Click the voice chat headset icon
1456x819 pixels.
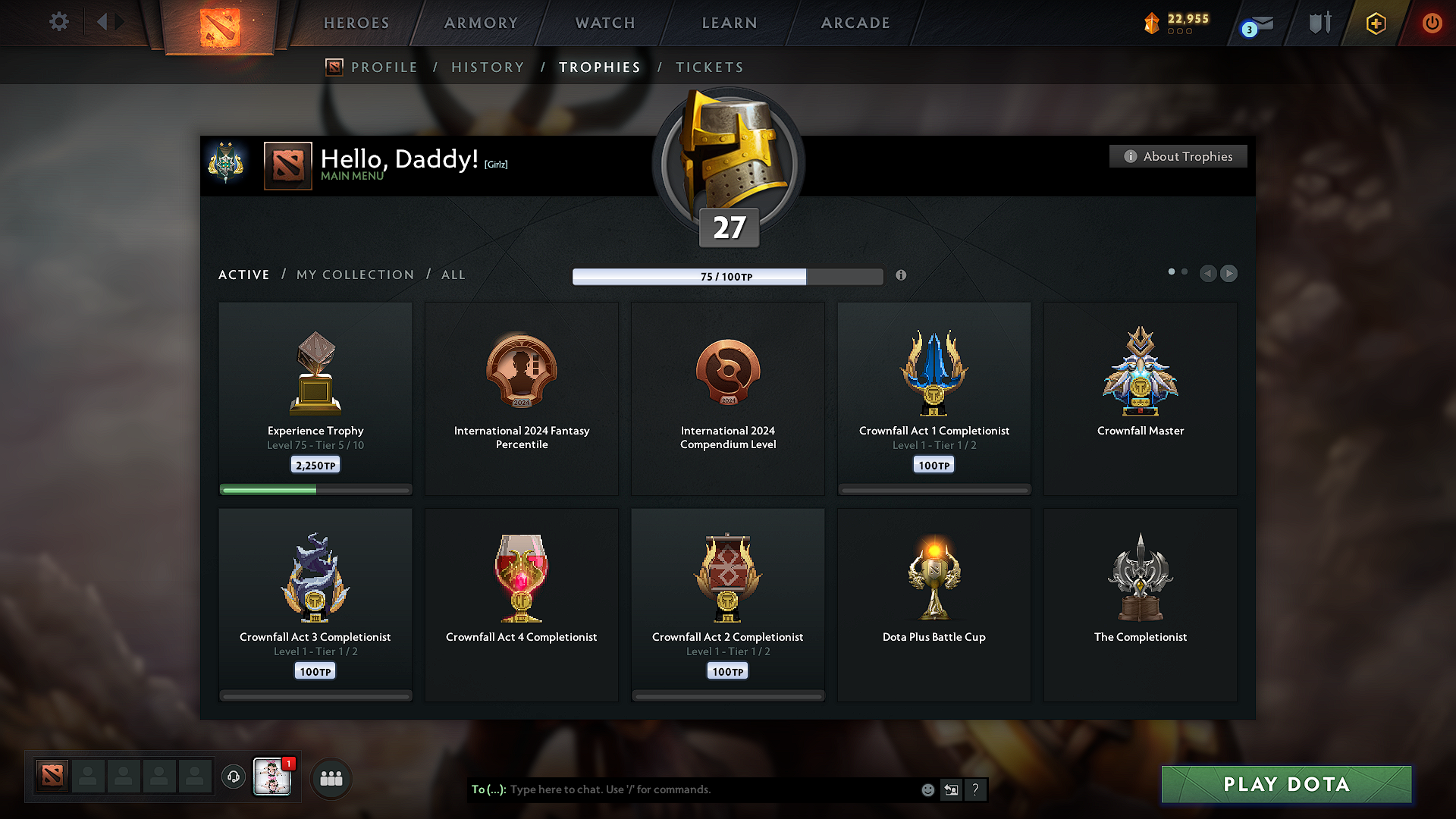click(x=233, y=777)
